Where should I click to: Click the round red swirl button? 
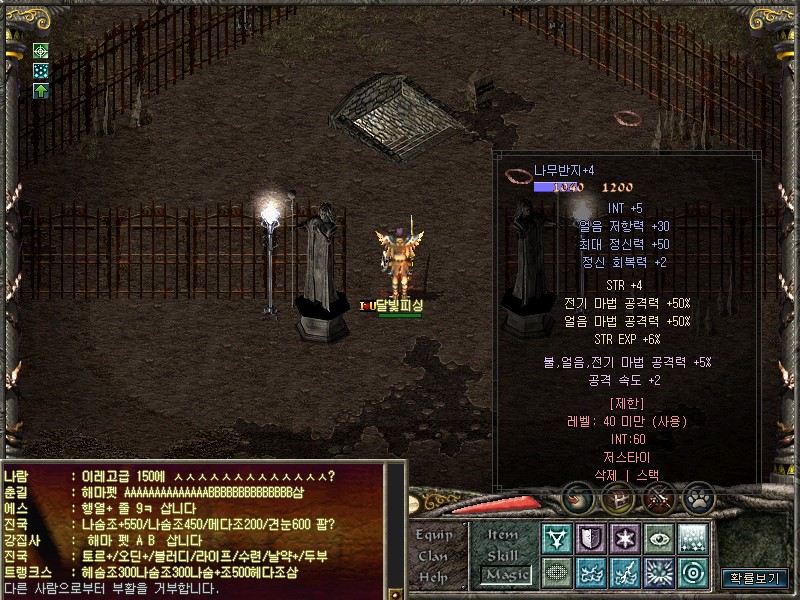577,497
